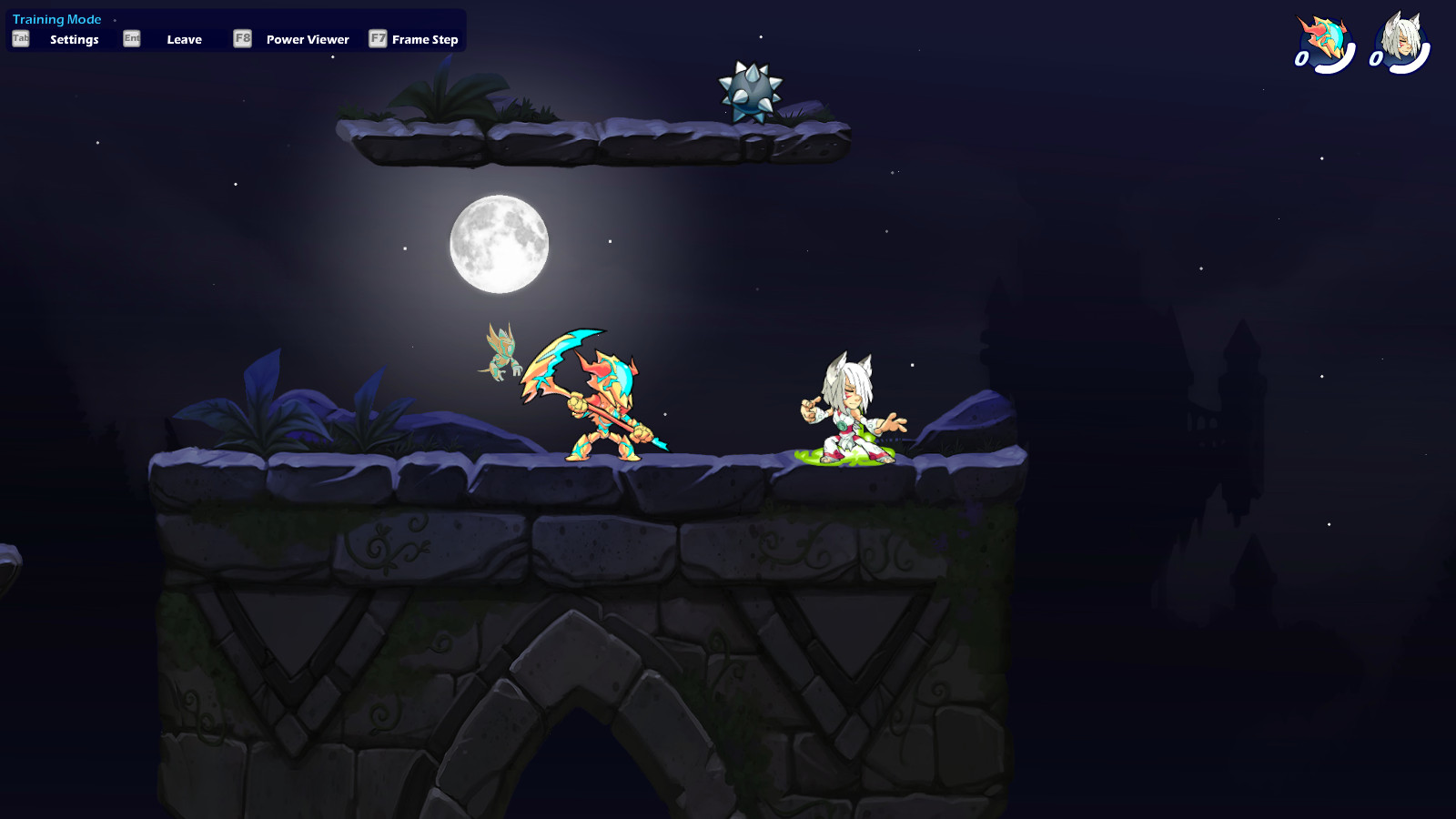
Task: Click the F8 key icon beside Power Viewer
Action: (x=242, y=39)
